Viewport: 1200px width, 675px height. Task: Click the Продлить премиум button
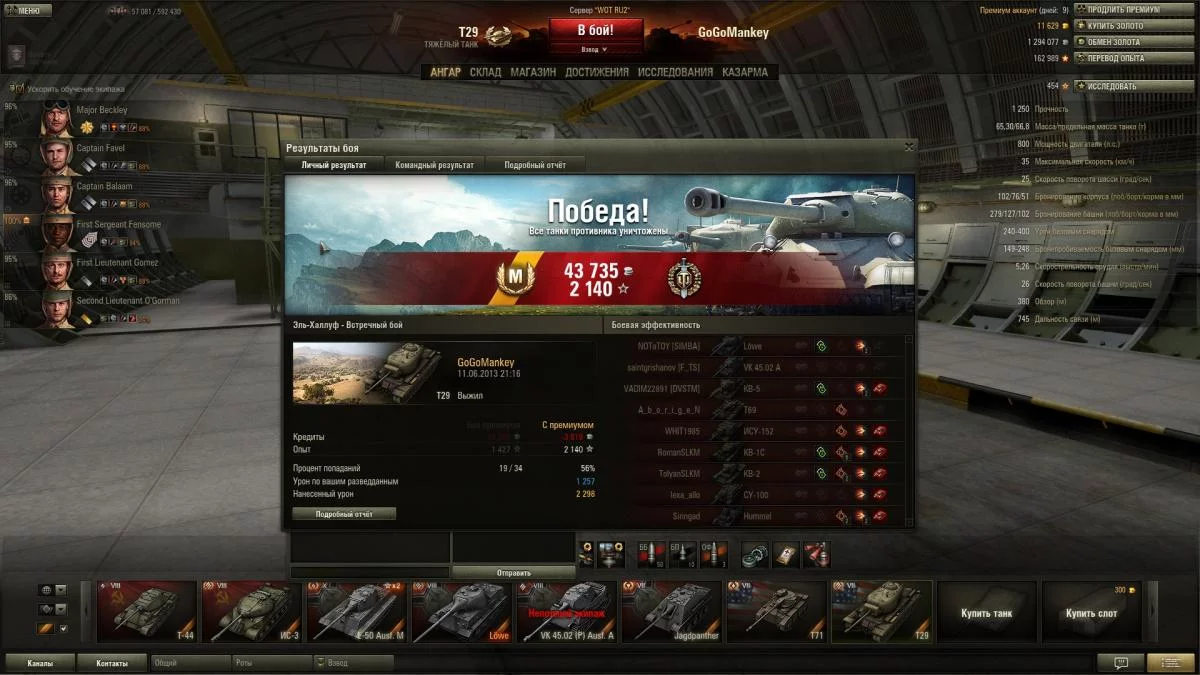1123,10
